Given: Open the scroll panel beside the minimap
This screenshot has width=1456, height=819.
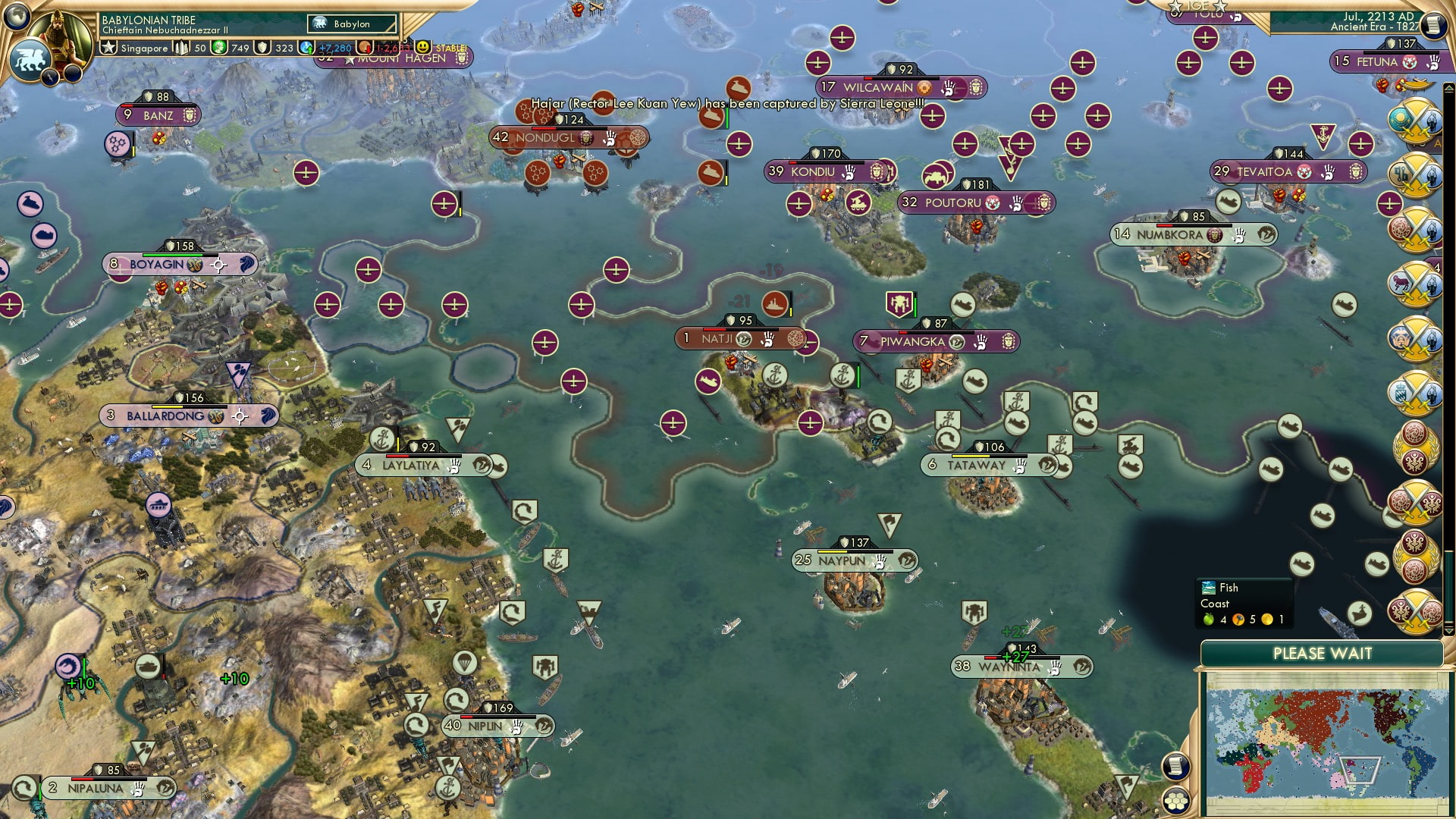Looking at the screenshot, I should pyautogui.click(x=1175, y=766).
